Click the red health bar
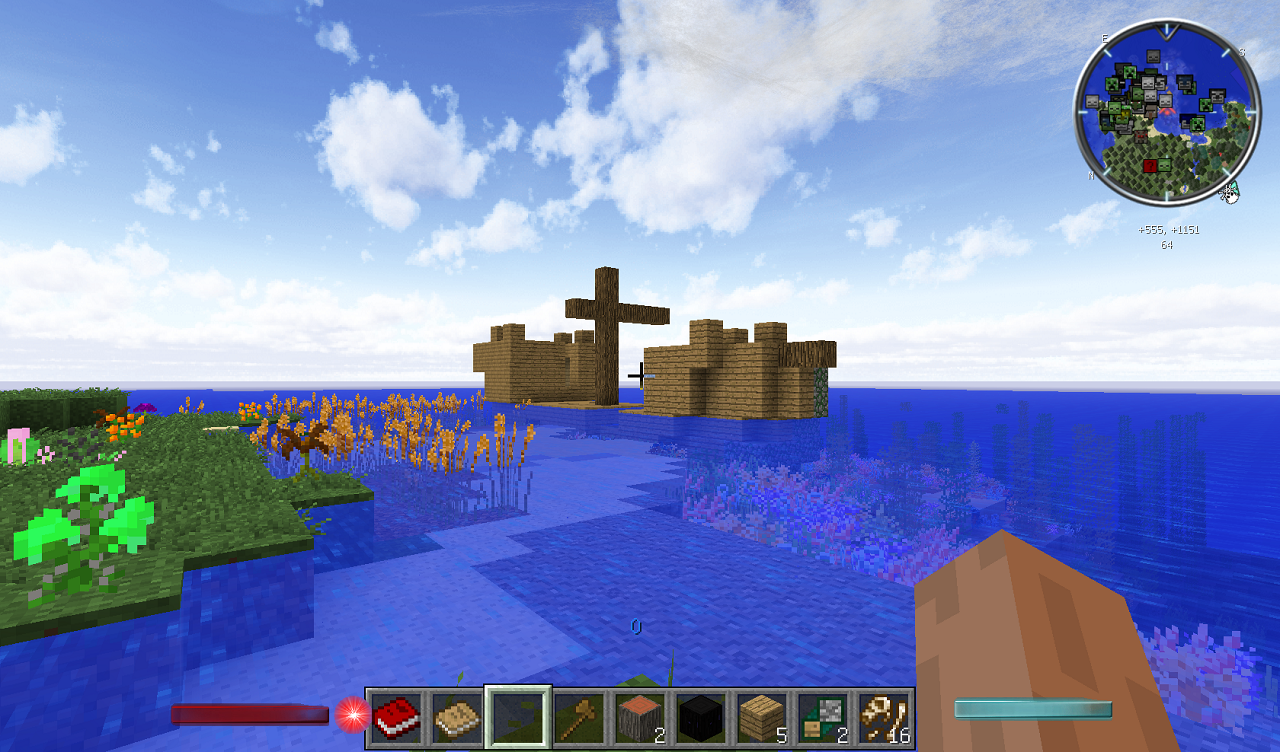1280x752 pixels. tap(250, 714)
